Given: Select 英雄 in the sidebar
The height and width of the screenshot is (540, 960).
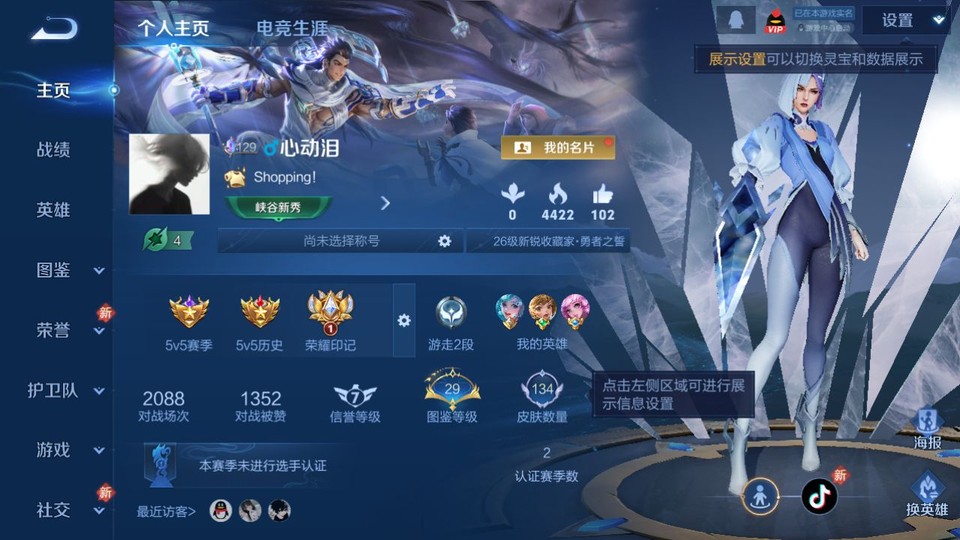Looking at the screenshot, I should click(53, 210).
